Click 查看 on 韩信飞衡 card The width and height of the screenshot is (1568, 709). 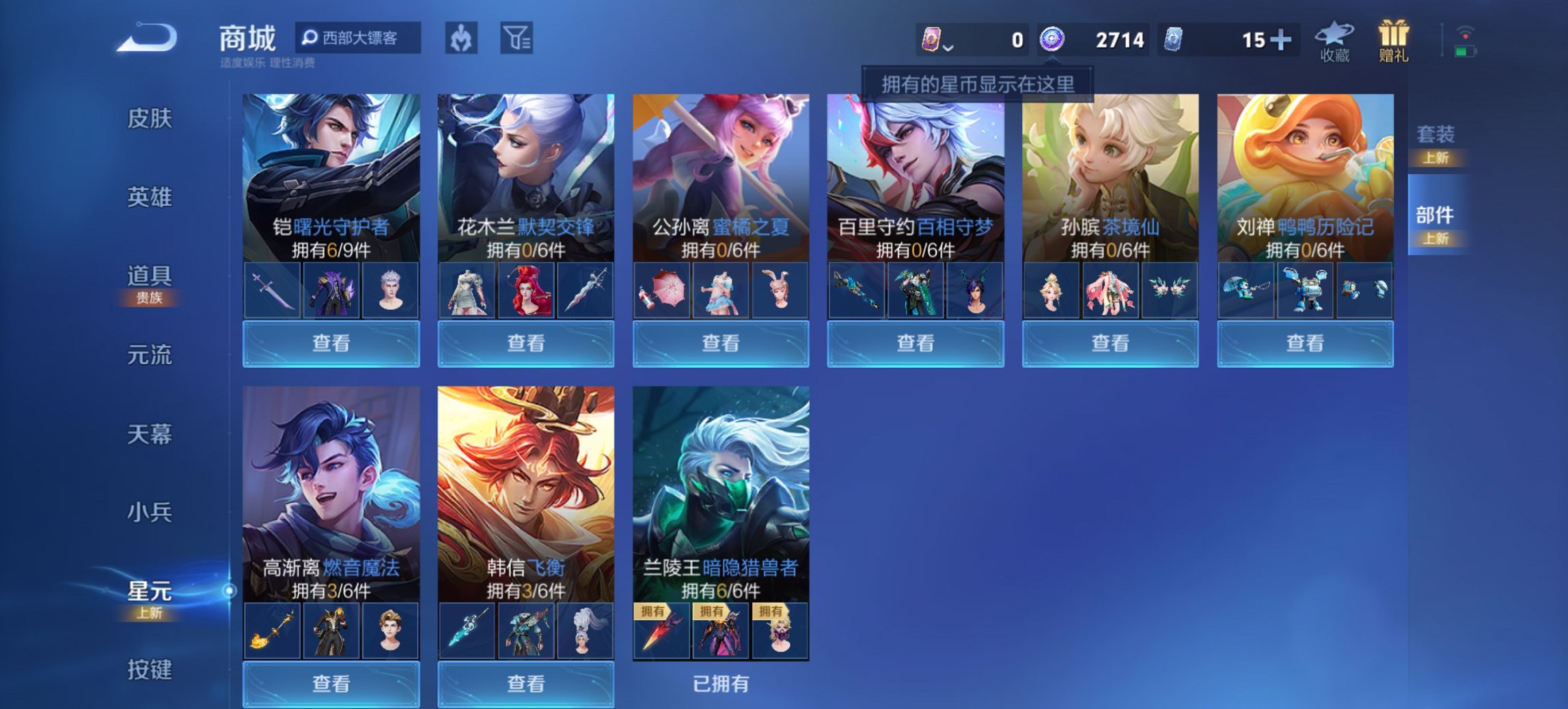pyautogui.click(x=526, y=685)
